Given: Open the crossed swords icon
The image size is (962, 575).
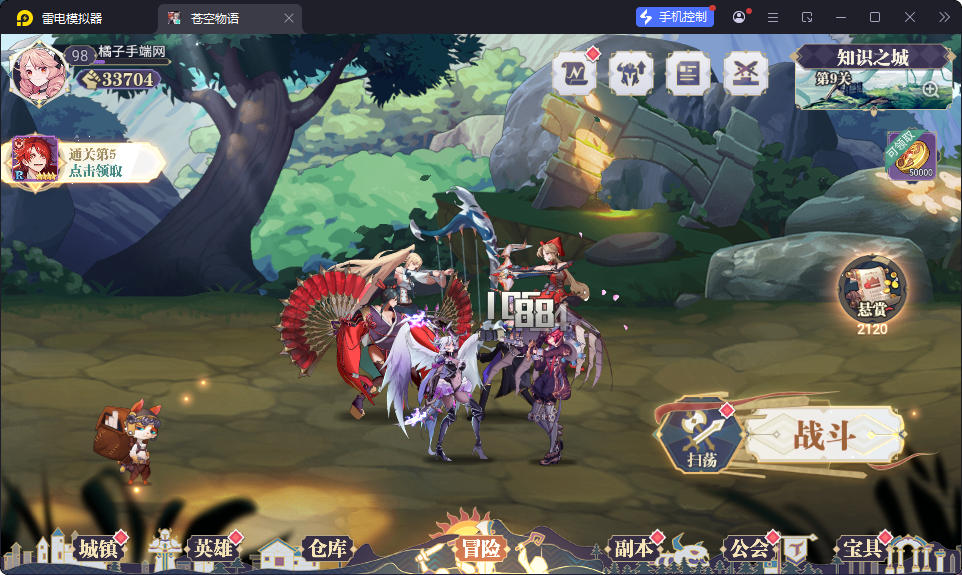Looking at the screenshot, I should tap(745, 73).
